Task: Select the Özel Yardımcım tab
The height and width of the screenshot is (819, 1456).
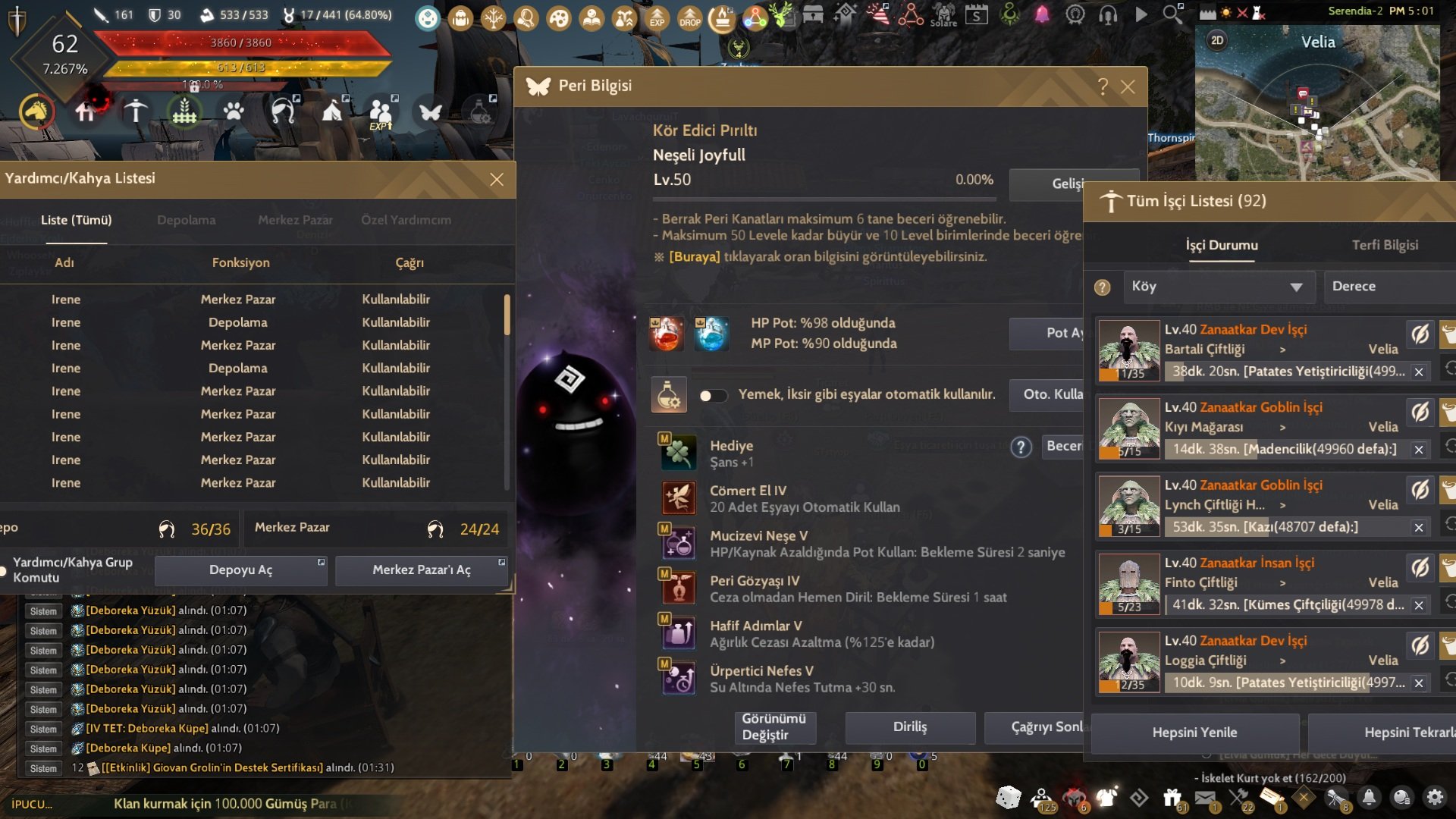Action: coord(406,220)
